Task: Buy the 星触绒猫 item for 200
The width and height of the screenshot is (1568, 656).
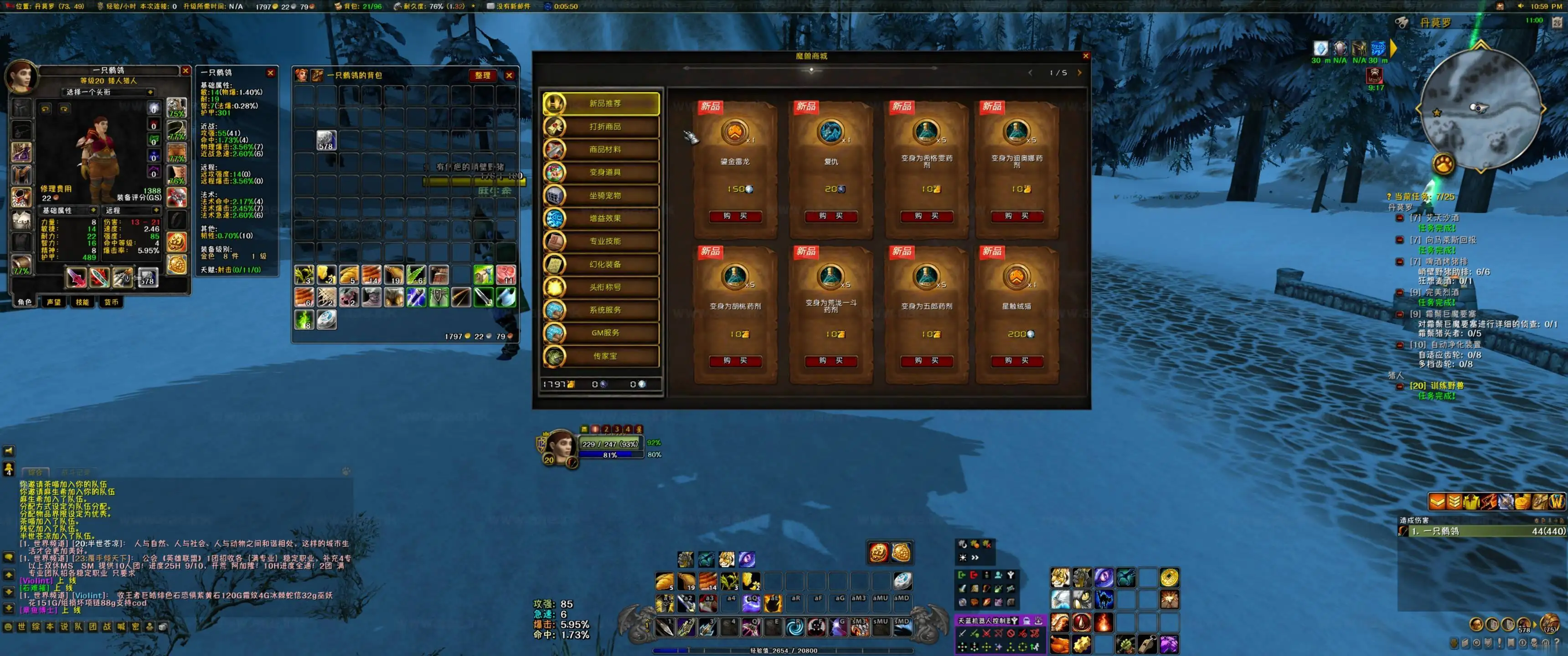Action: pos(1016,361)
